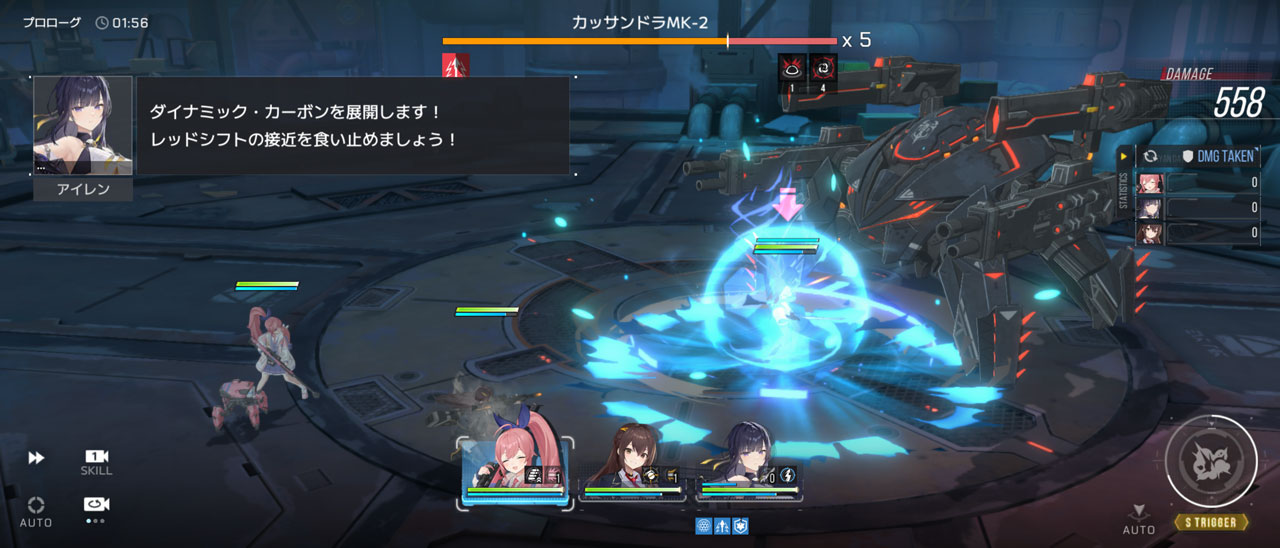Screen dimensions: 1280x548
Task: Select the brown-haired character portrait card
Action: coord(635,470)
